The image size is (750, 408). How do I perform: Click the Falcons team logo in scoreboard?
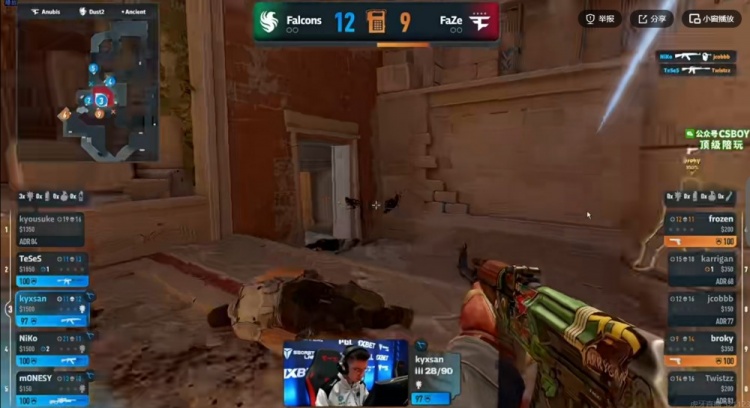271,20
